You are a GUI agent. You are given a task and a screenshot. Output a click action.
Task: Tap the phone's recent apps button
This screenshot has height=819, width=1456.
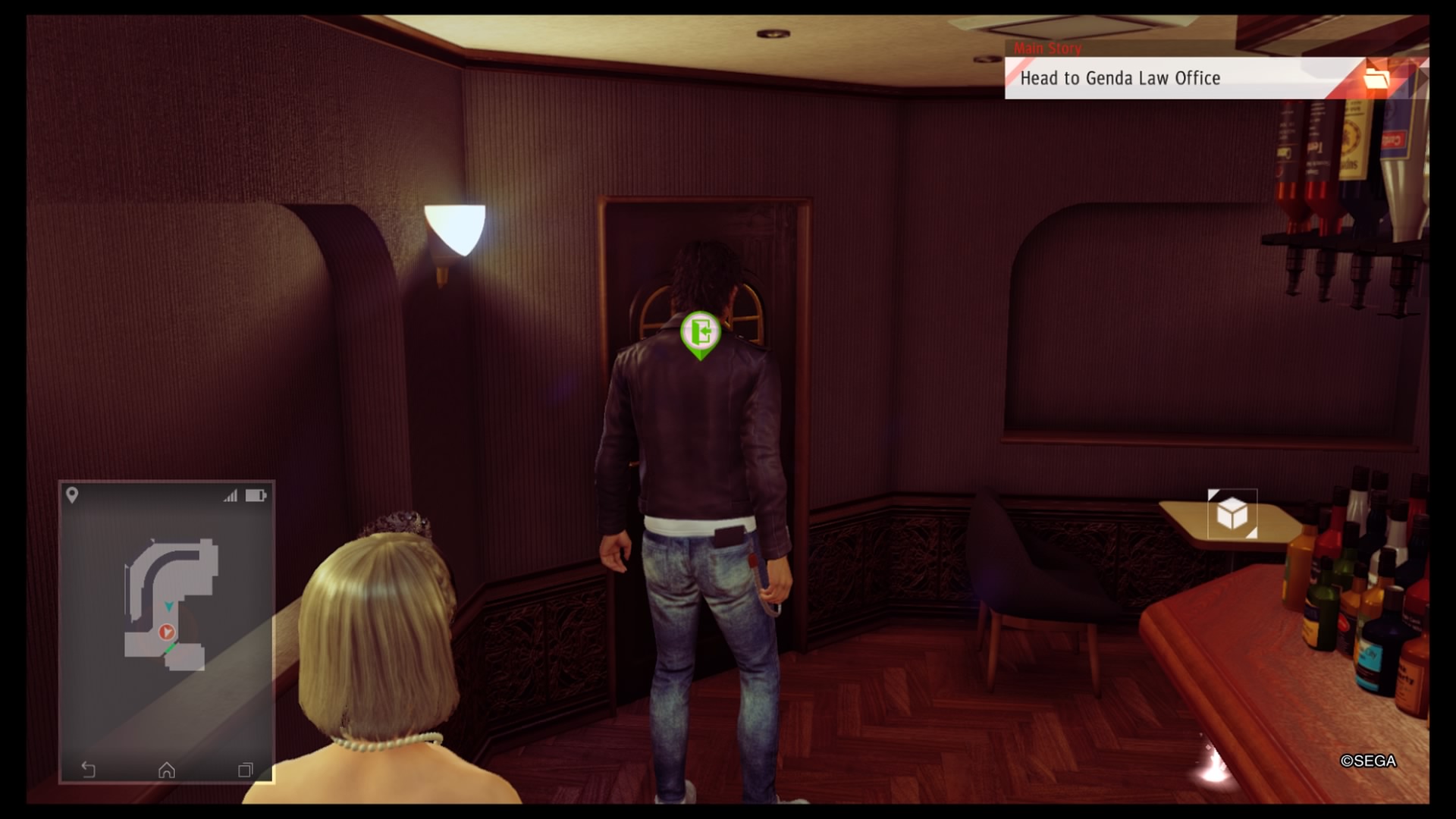click(245, 770)
